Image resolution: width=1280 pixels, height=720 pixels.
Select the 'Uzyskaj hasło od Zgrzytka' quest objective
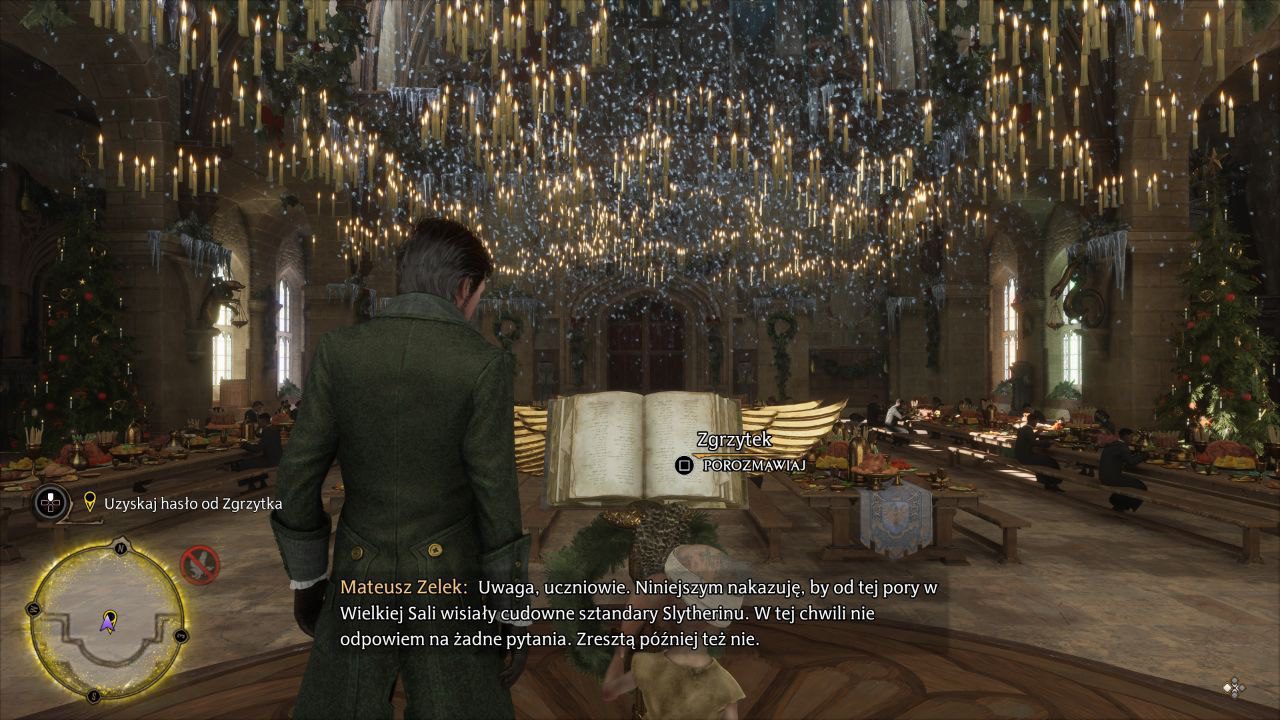pos(193,504)
